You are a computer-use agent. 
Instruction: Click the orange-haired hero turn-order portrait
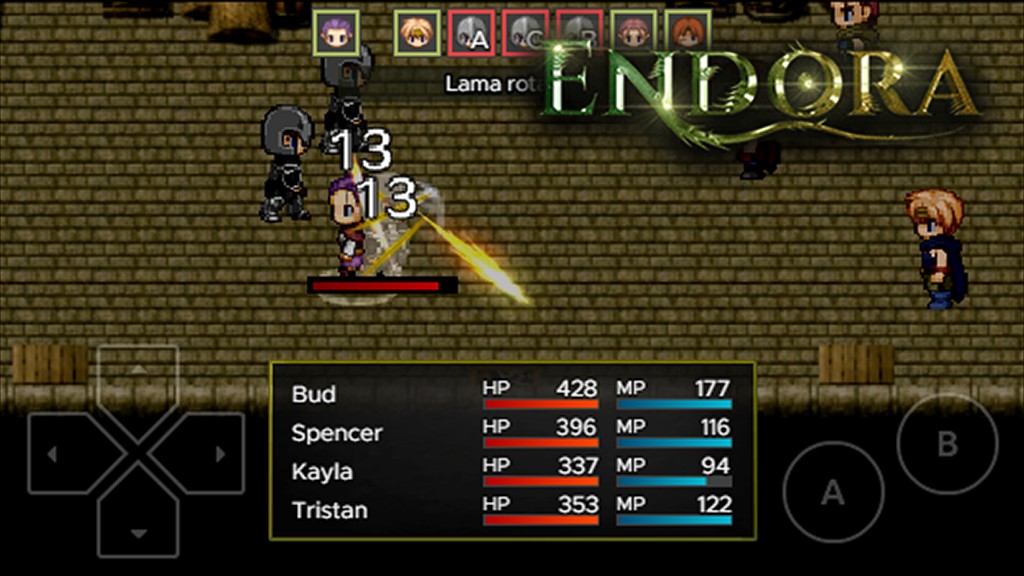pyautogui.click(x=687, y=33)
